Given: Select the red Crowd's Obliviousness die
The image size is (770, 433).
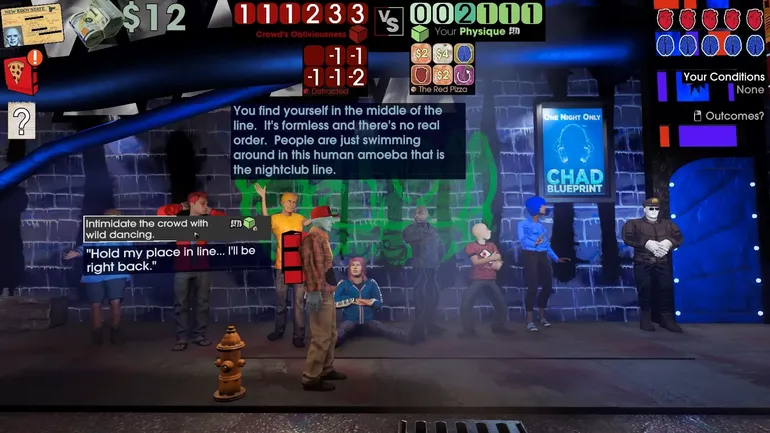Looking at the screenshot, I should click(357, 34).
